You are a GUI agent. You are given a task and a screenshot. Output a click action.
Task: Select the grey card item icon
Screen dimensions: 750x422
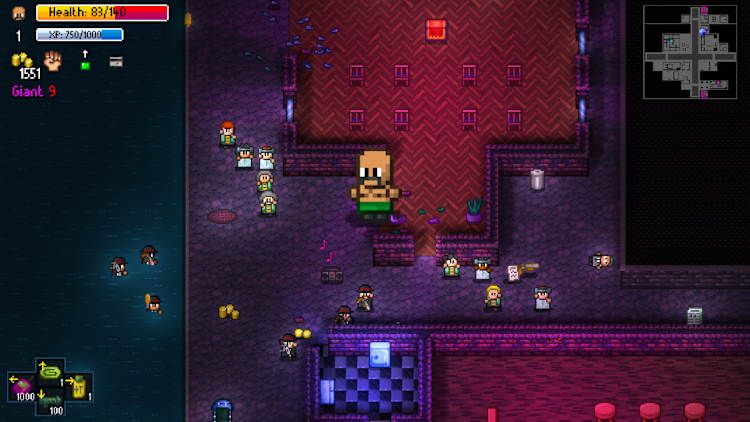point(116,62)
